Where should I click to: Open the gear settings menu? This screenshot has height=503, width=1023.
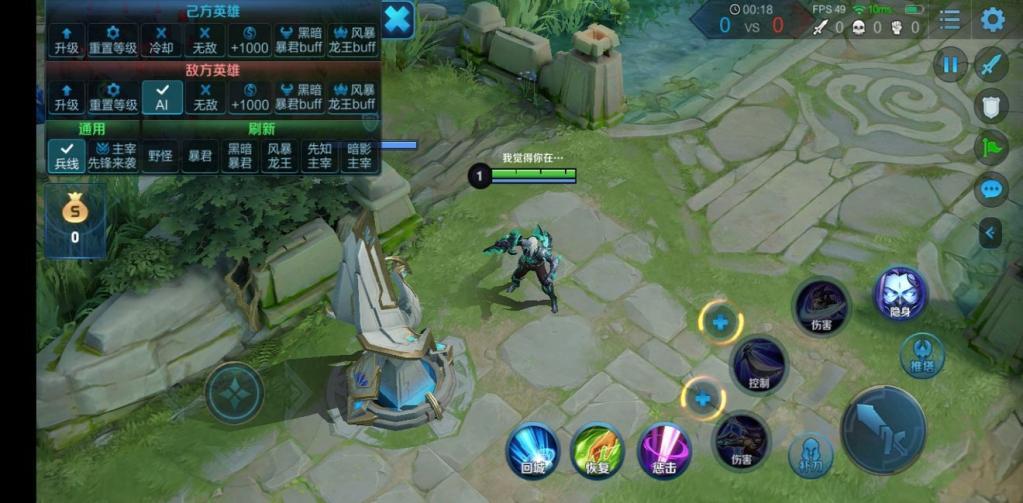pos(992,19)
